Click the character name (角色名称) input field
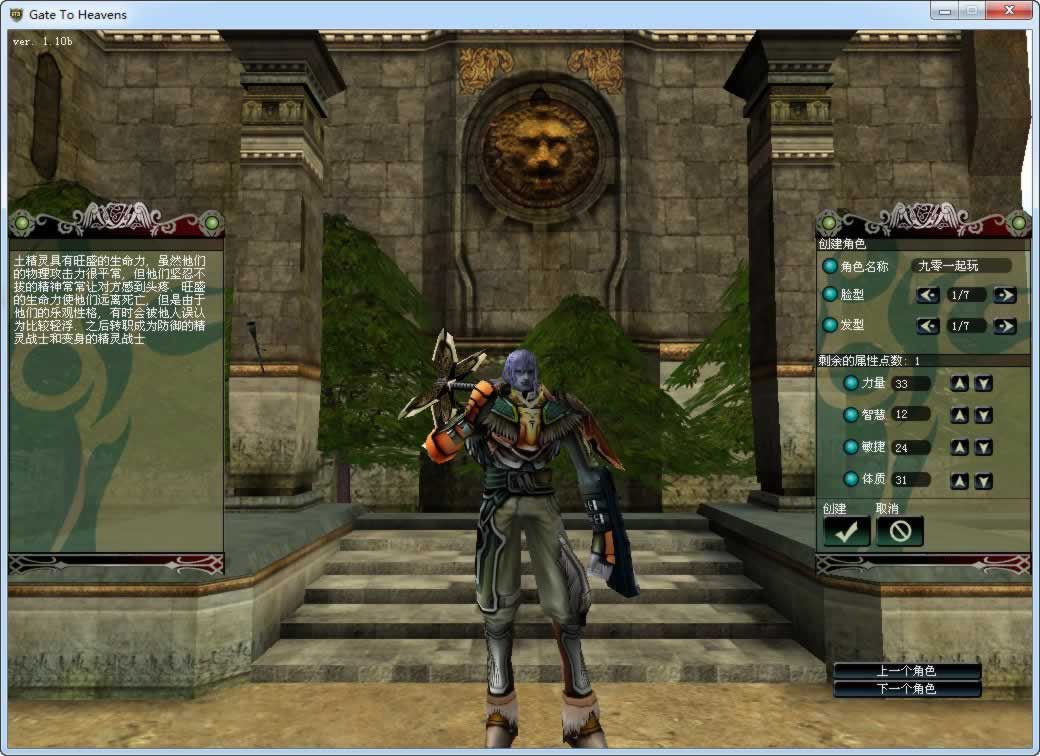The image size is (1040, 756). click(961, 266)
